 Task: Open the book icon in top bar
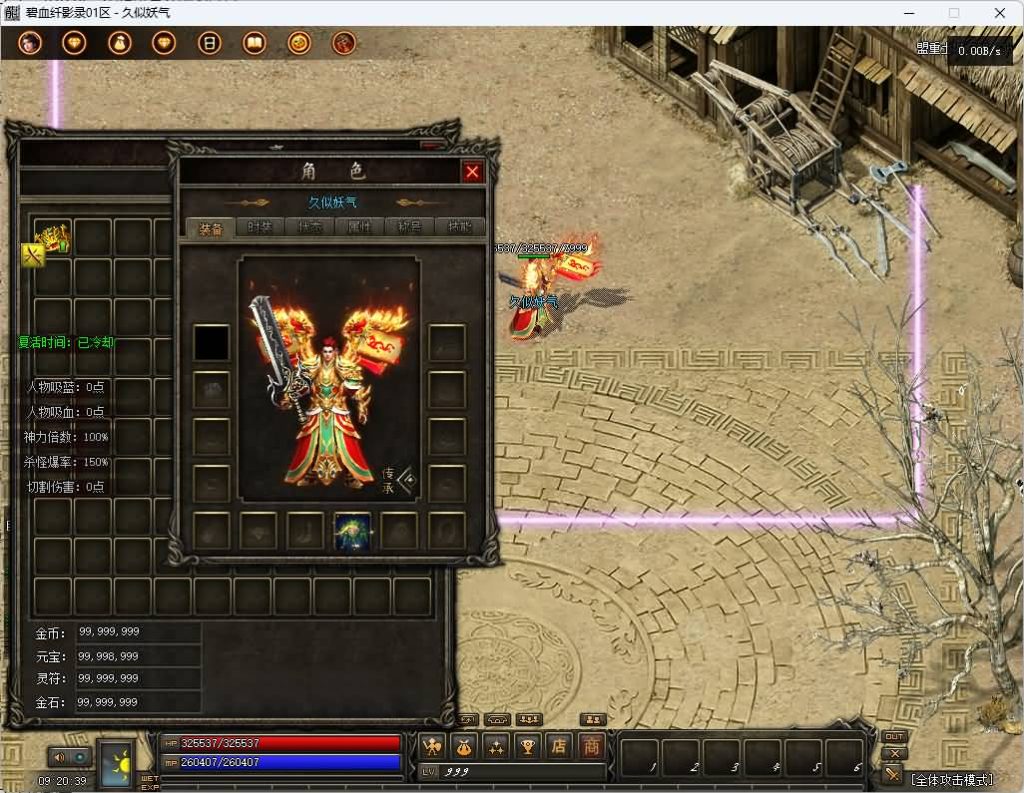tap(254, 44)
